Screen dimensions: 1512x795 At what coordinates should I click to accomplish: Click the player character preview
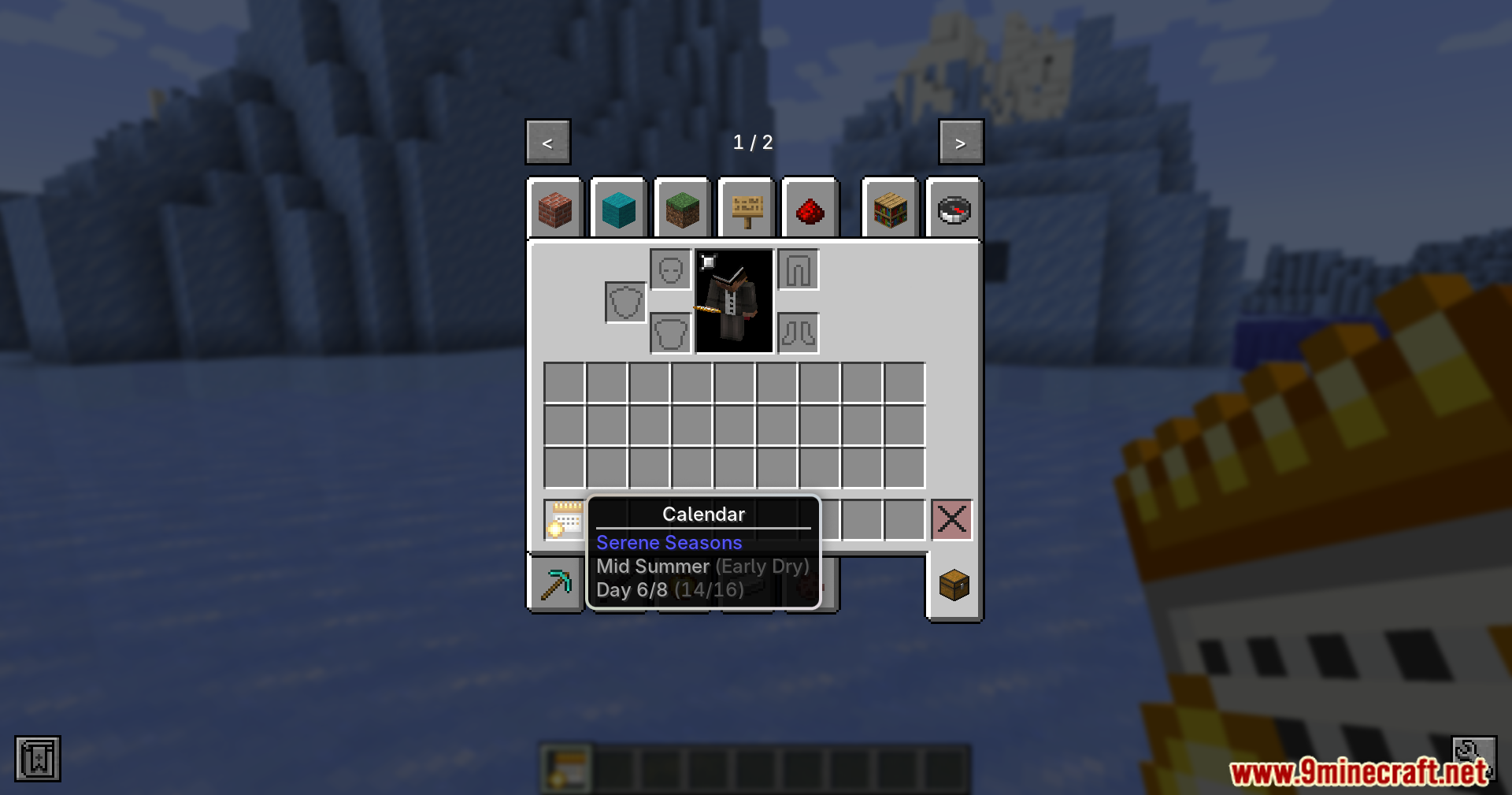[x=733, y=303]
